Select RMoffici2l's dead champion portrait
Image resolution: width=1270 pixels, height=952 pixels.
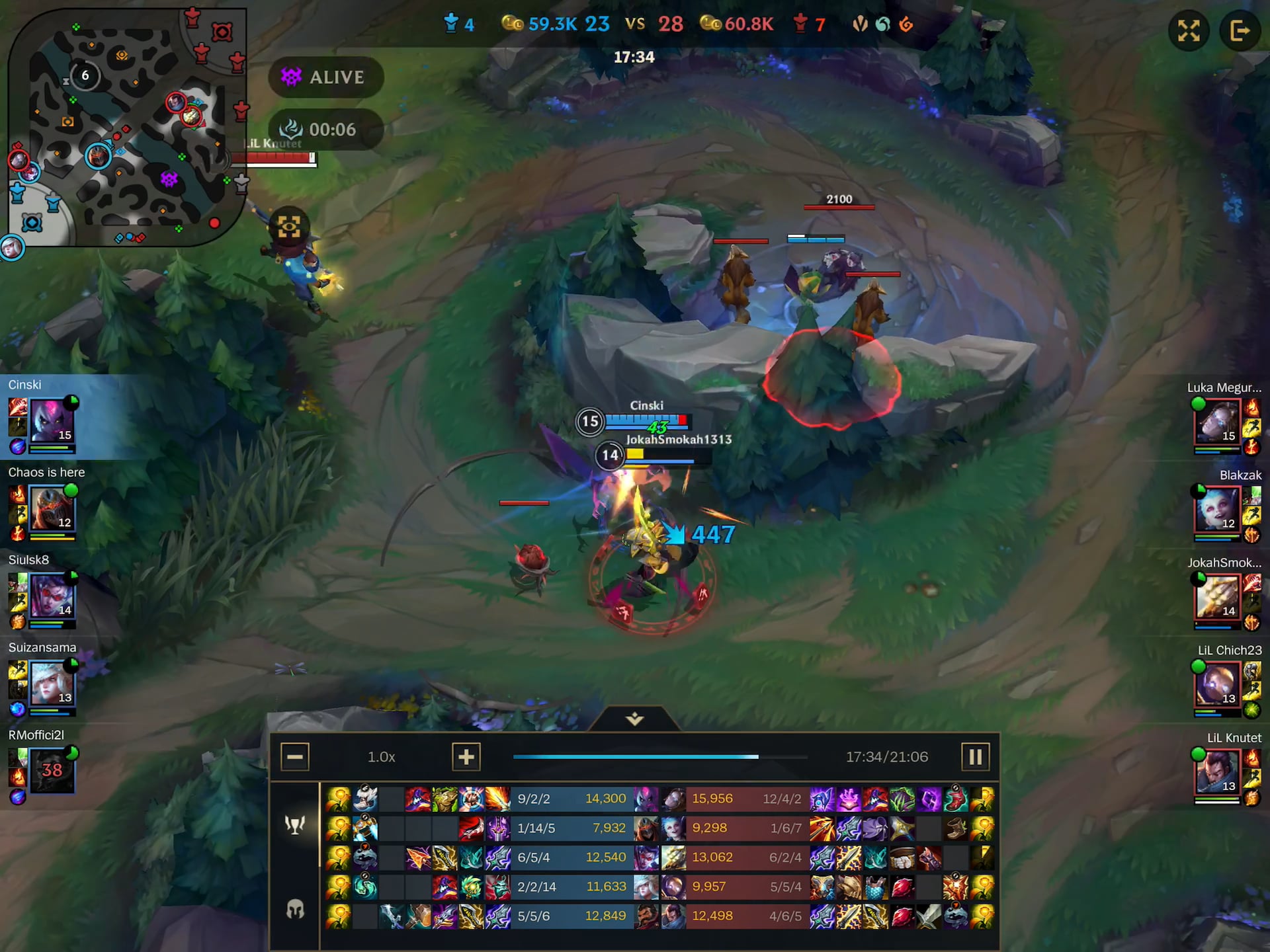(52, 771)
